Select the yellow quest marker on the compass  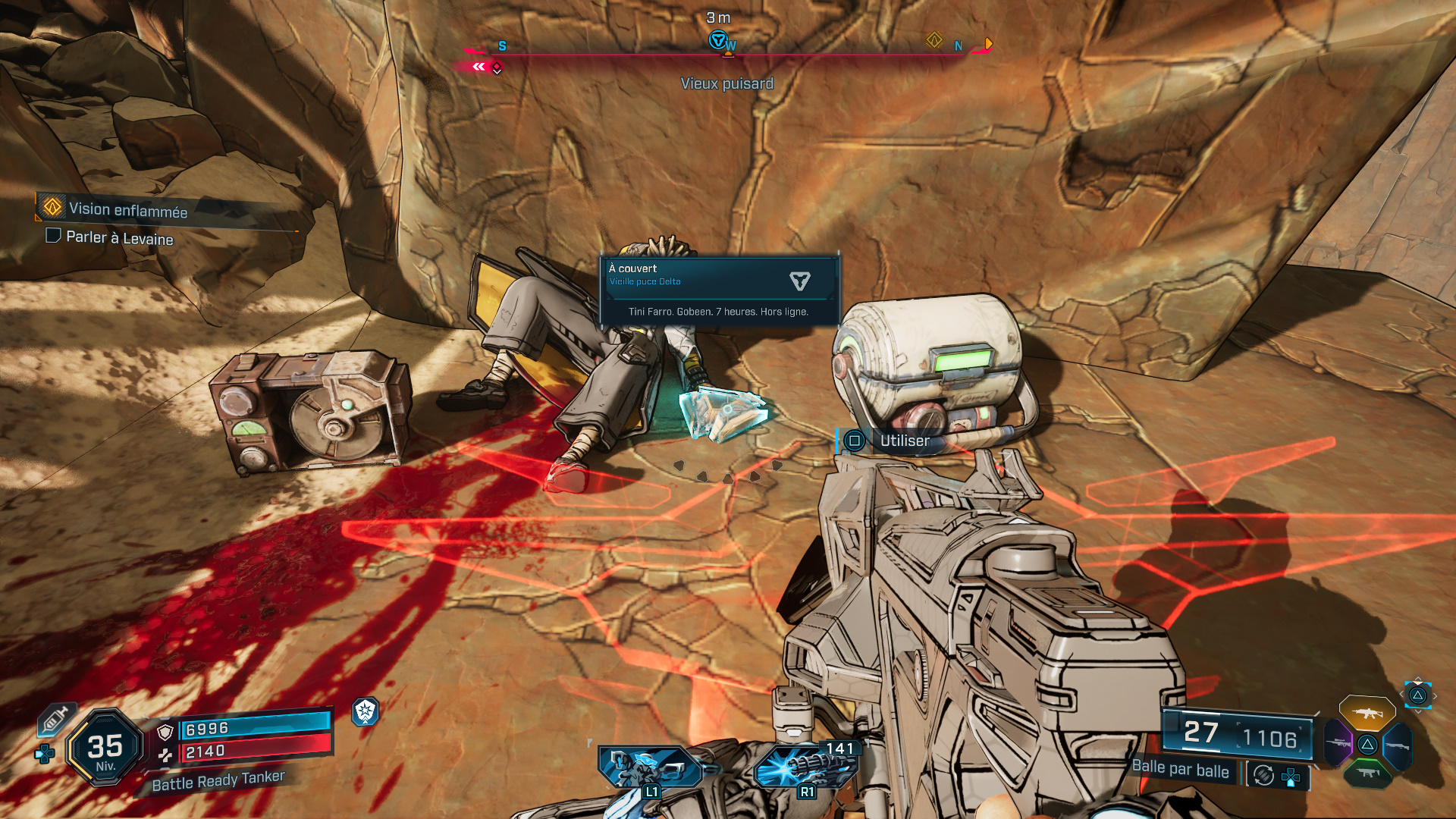click(934, 40)
